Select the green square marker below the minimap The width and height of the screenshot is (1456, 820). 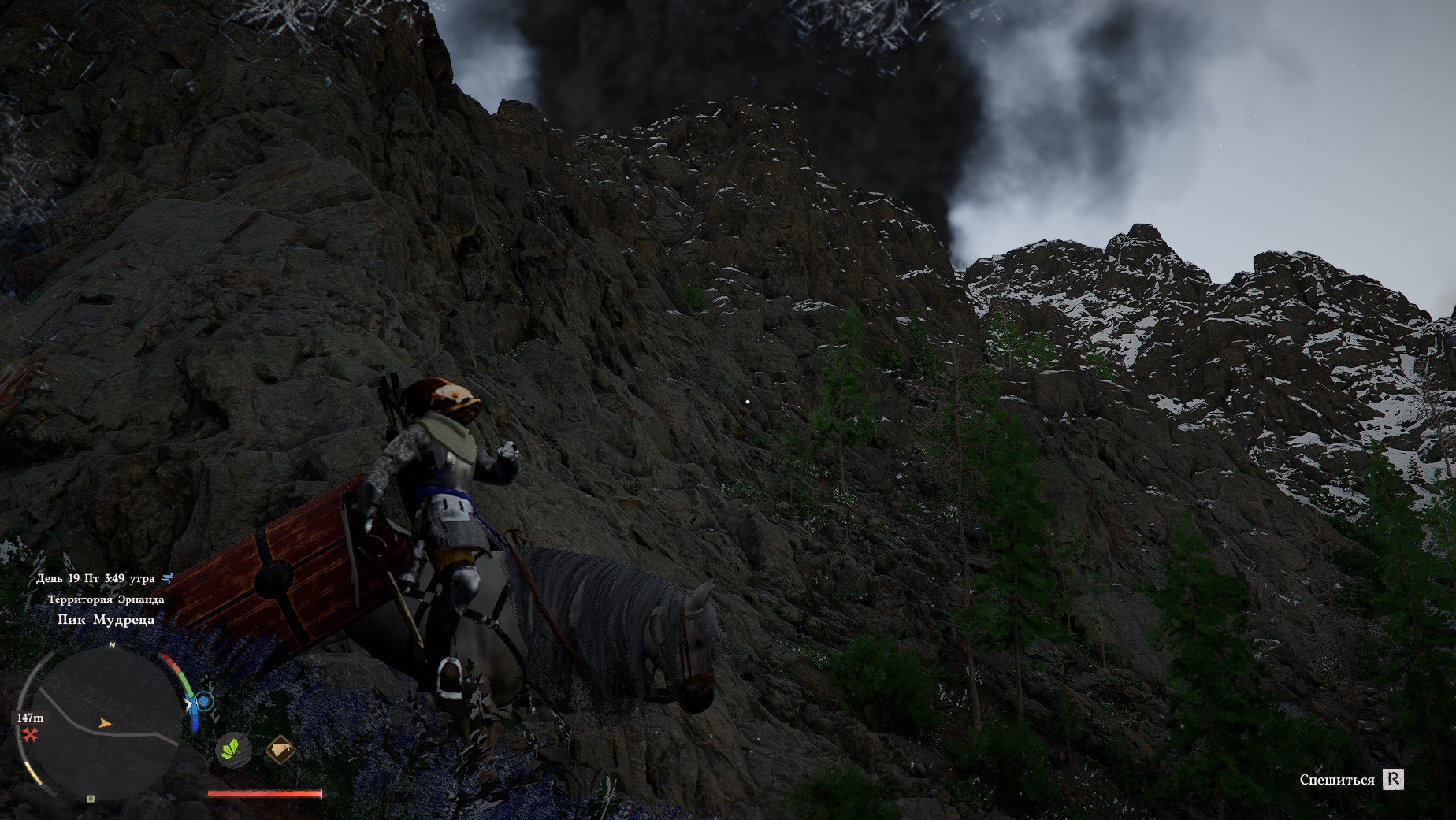[91, 799]
